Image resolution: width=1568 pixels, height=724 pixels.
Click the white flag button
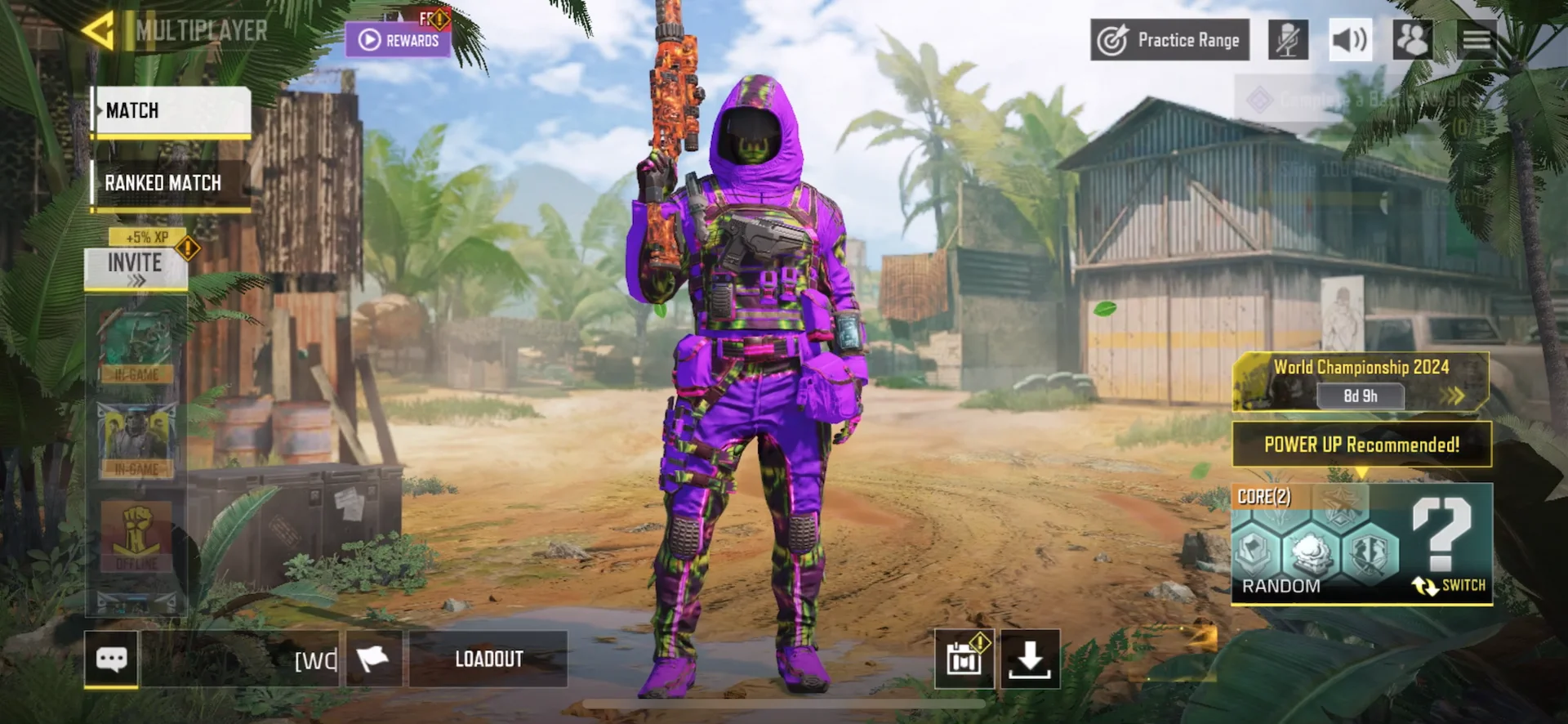pyautogui.click(x=373, y=659)
